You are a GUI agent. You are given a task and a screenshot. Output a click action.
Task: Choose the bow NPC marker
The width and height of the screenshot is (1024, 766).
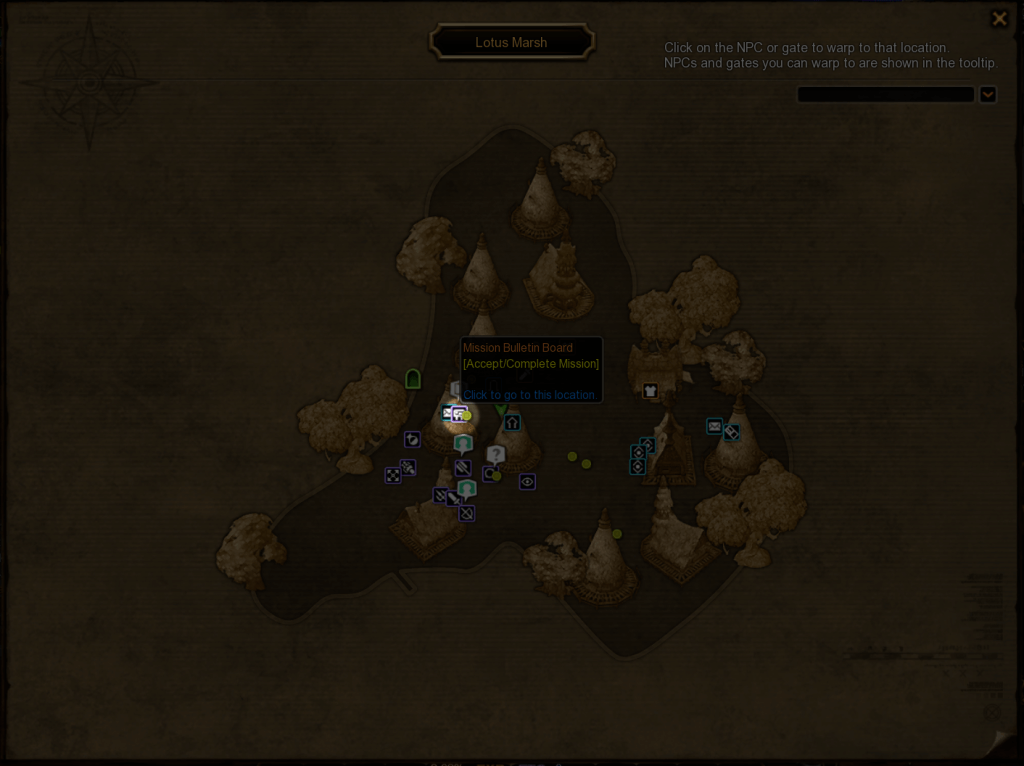(x=466, y=513)
